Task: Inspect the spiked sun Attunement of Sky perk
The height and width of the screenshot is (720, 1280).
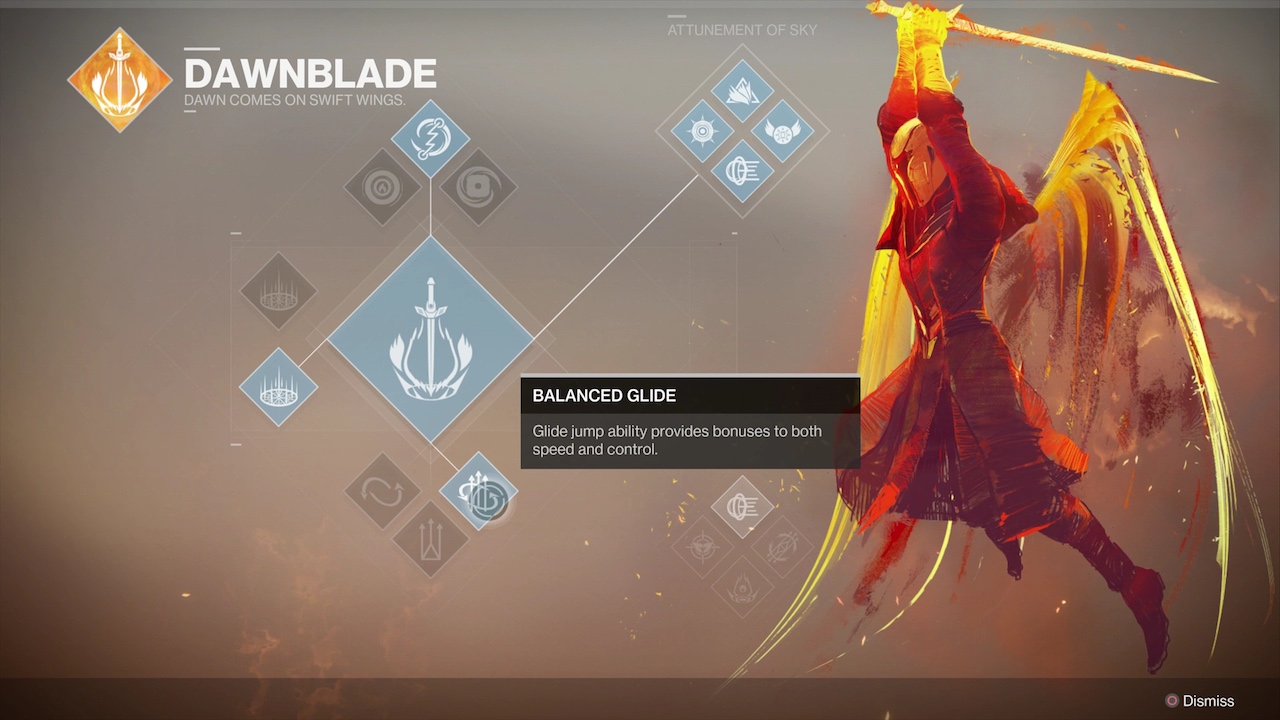Action: click(702, 131)
